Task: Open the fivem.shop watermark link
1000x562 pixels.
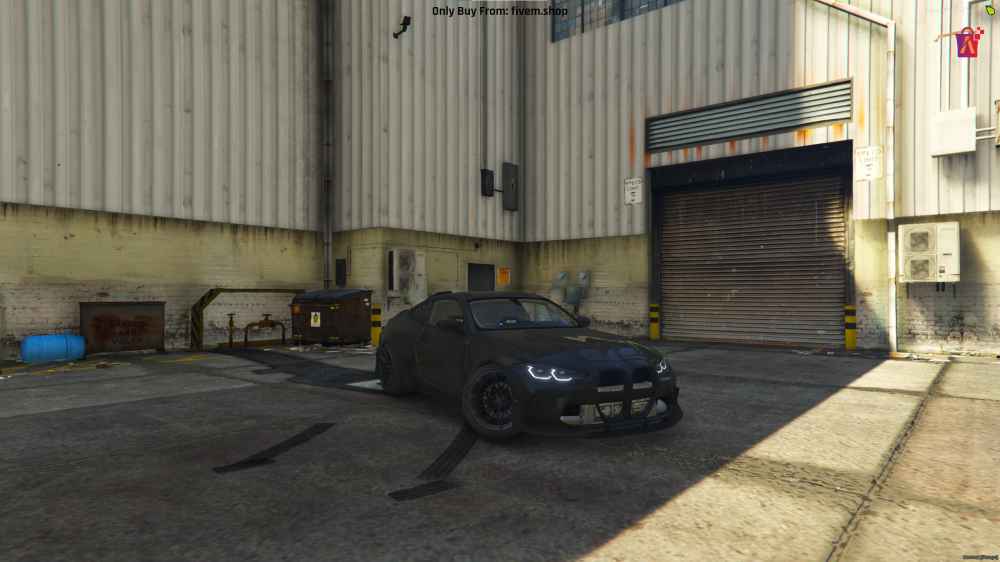Action: coord(499,11)
